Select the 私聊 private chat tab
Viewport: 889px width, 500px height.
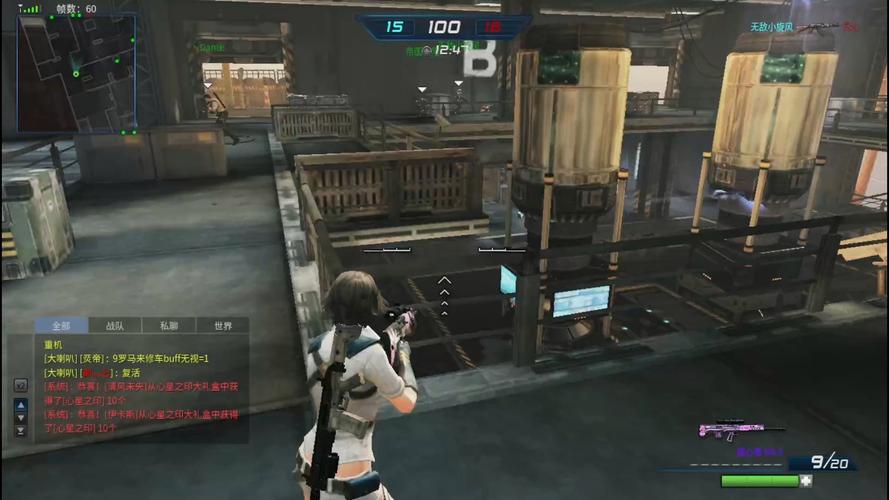pyautogui.click(x=168, y=325)
